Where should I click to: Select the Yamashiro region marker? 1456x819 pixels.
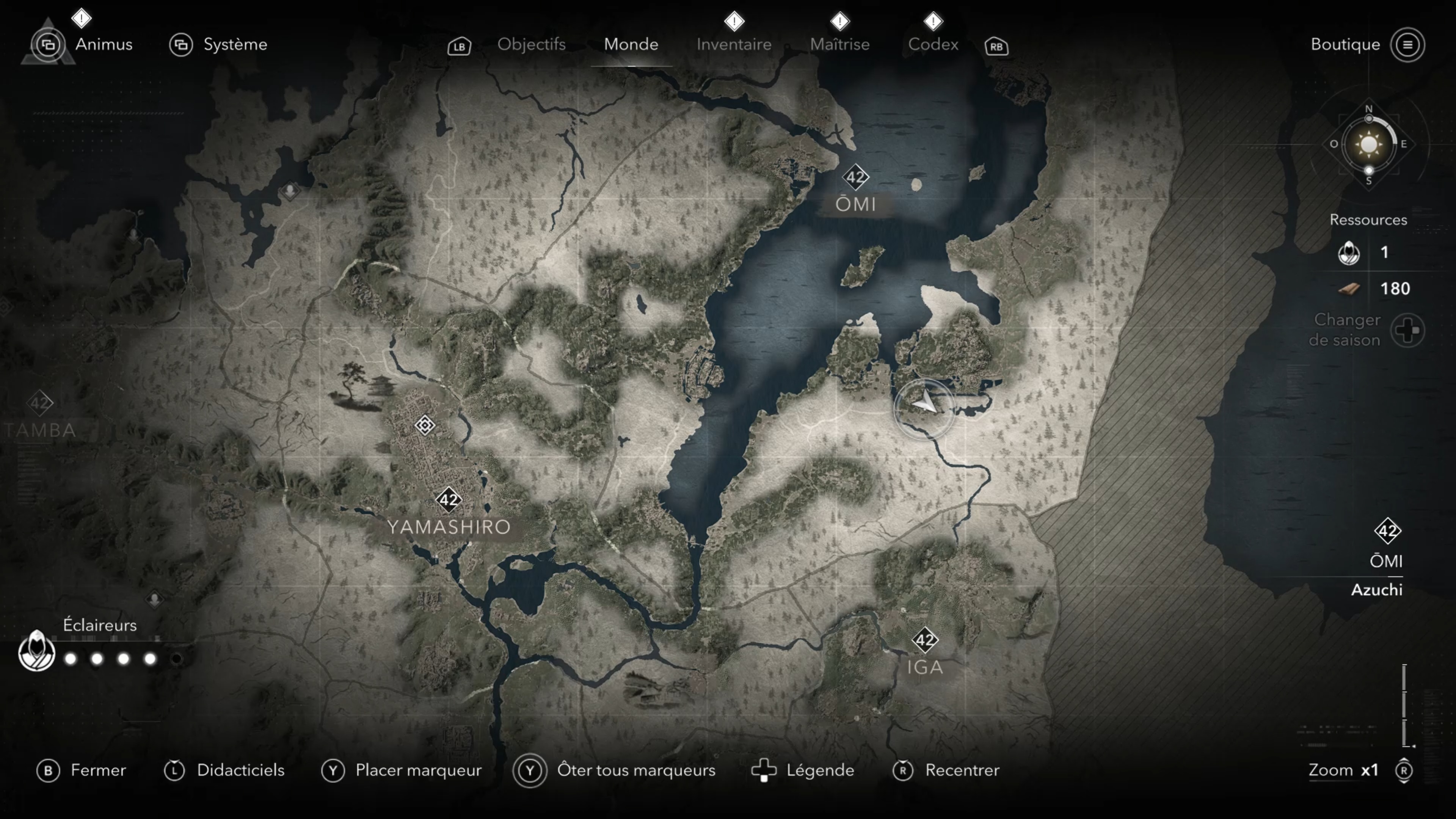coord(449,500)
